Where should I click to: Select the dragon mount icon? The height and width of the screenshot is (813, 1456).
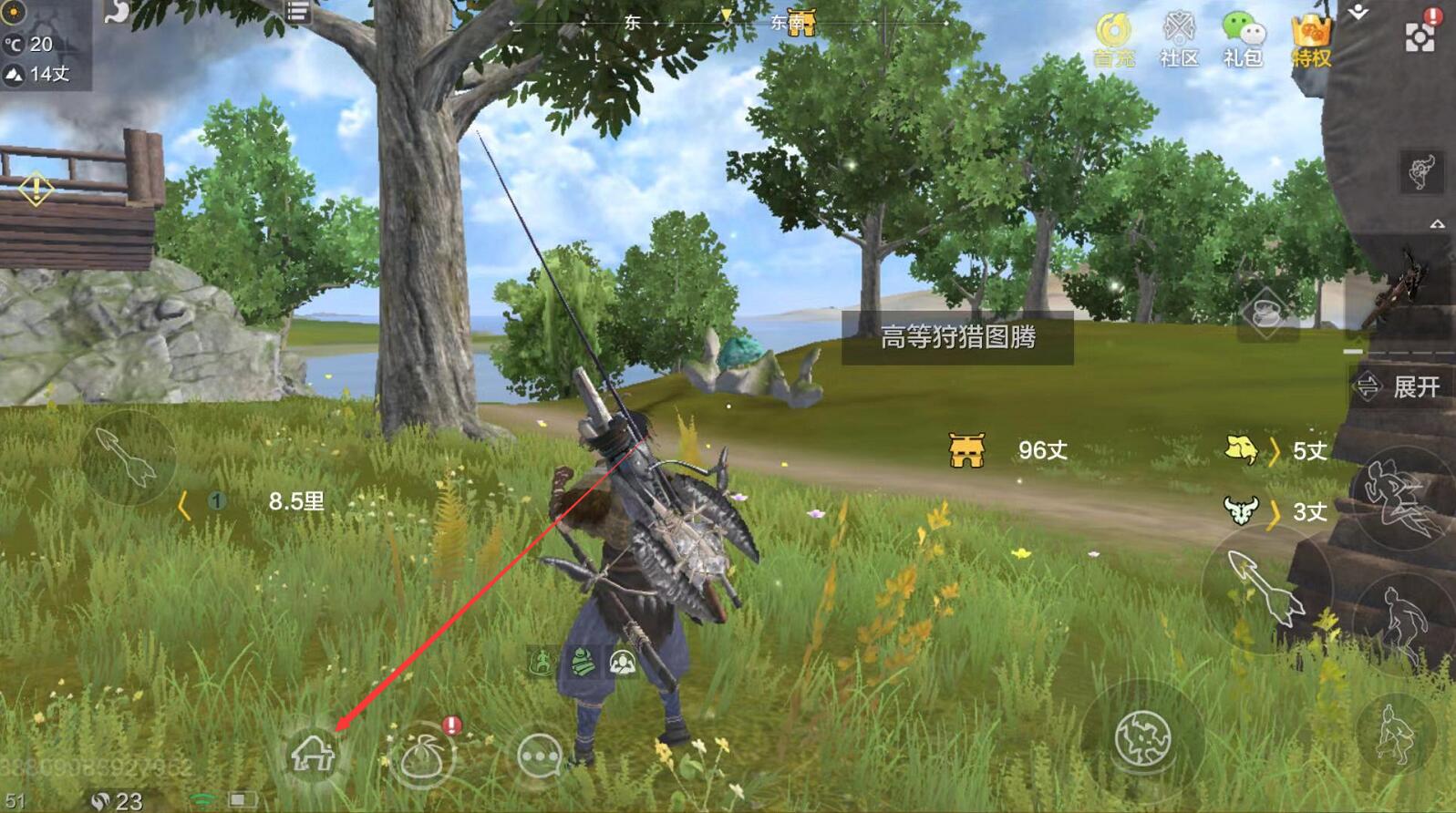tap(1421, 170)
